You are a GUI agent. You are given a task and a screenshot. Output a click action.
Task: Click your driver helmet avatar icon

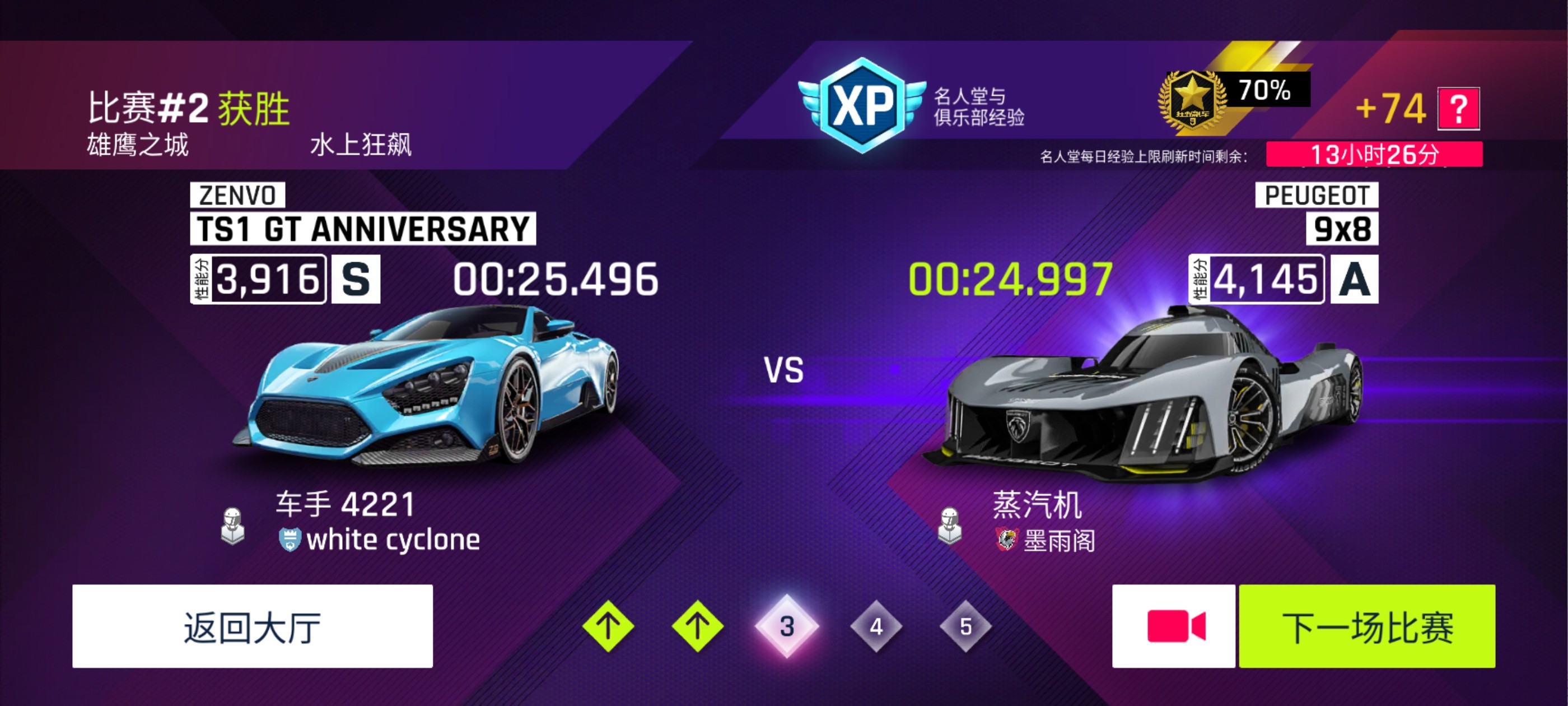(234, 526)
